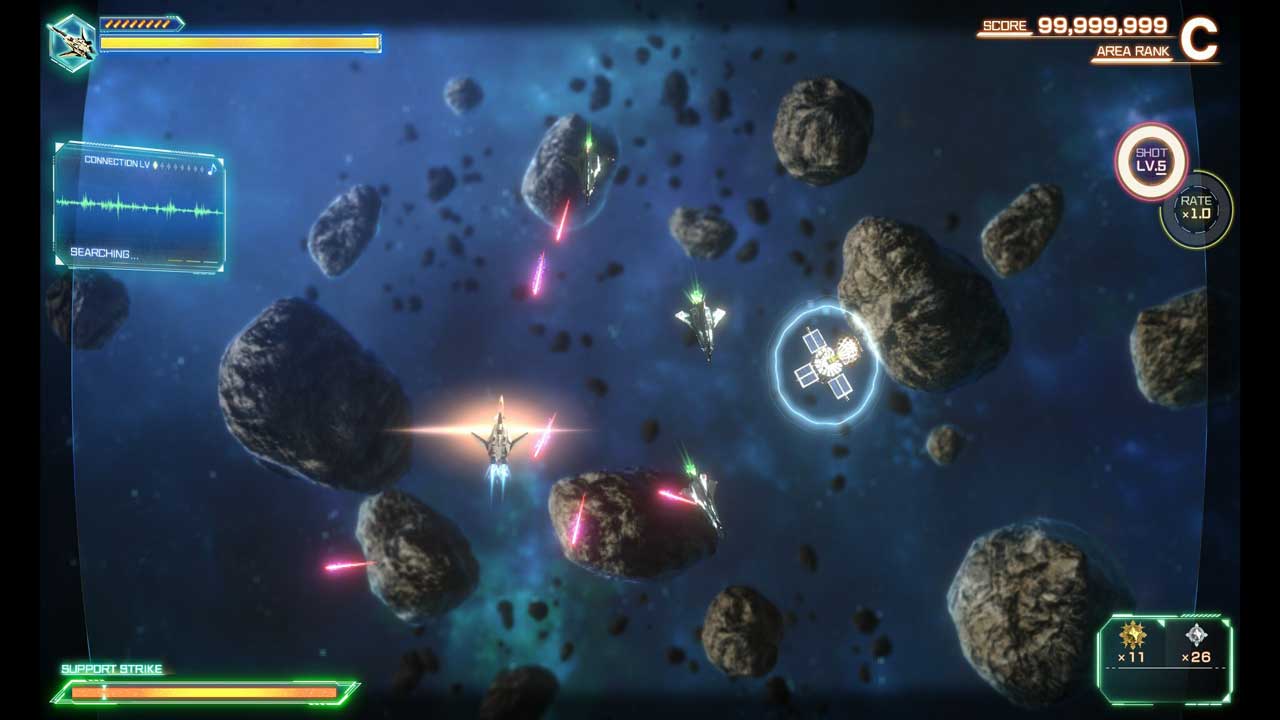Click the player ship hexagon icon
This screenshot has width=1280, height=720.
coord(72,43)
